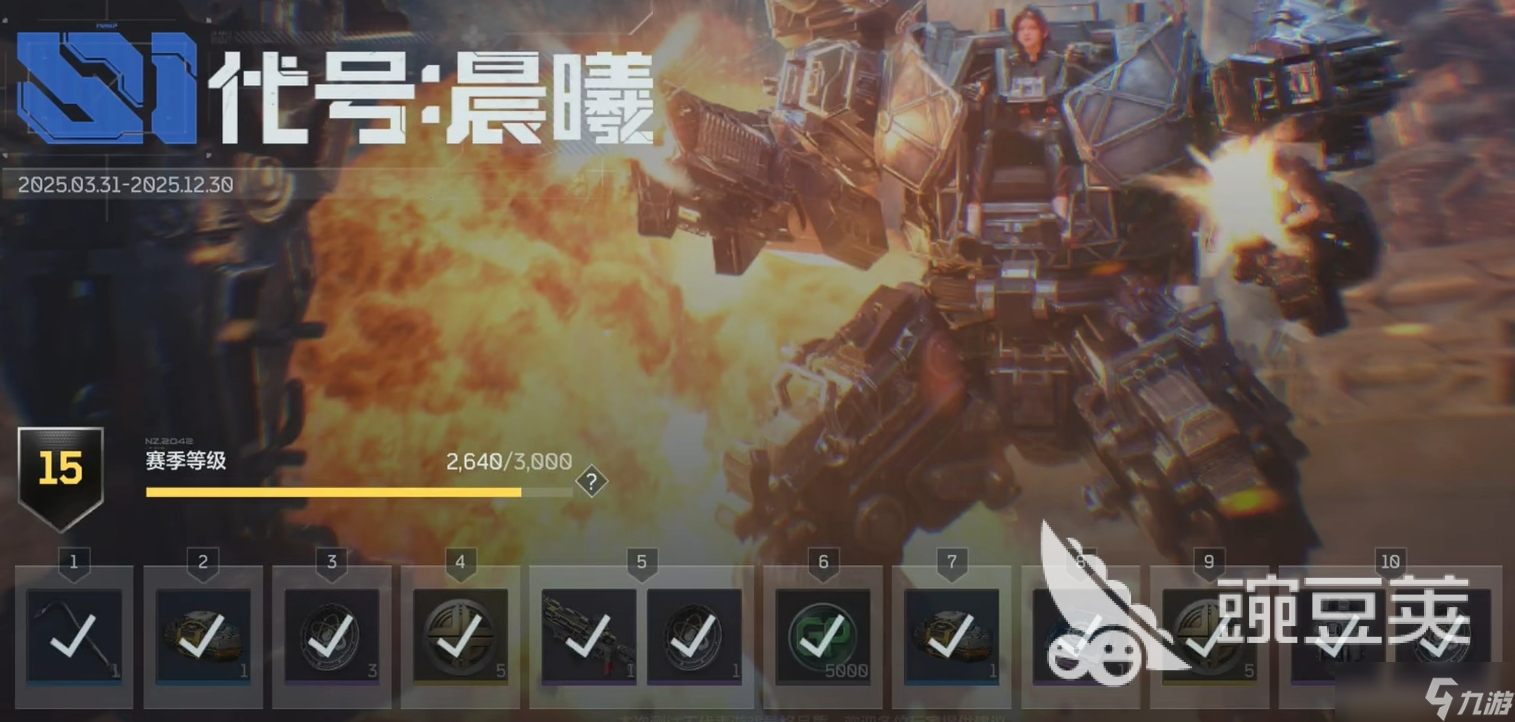This screenshot has width=1515, height=722.
Task: Select the gold emblem reward at tier 9
Action: tap(1209, 637)
